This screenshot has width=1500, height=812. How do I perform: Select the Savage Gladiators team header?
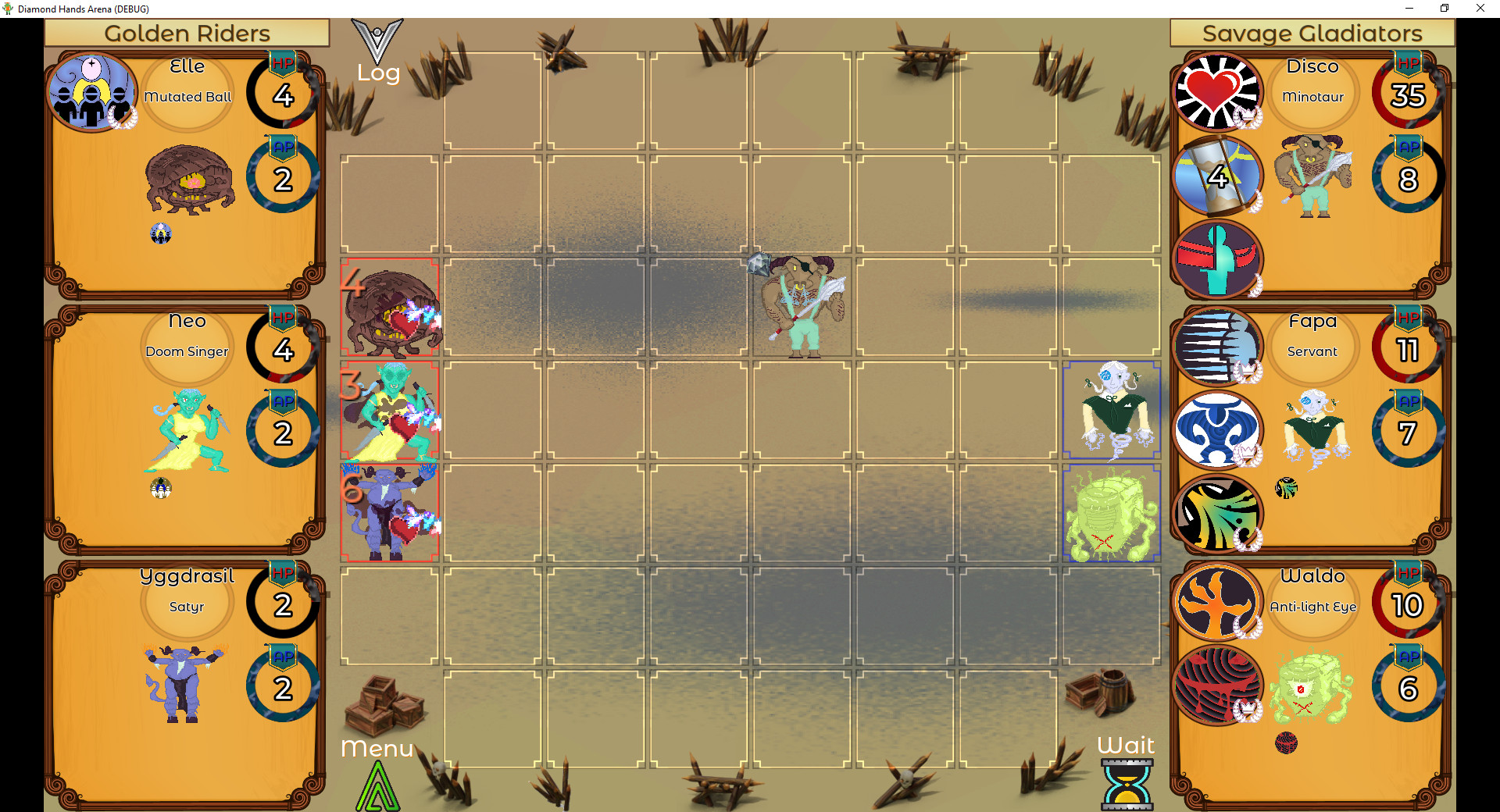(1312, 33)
